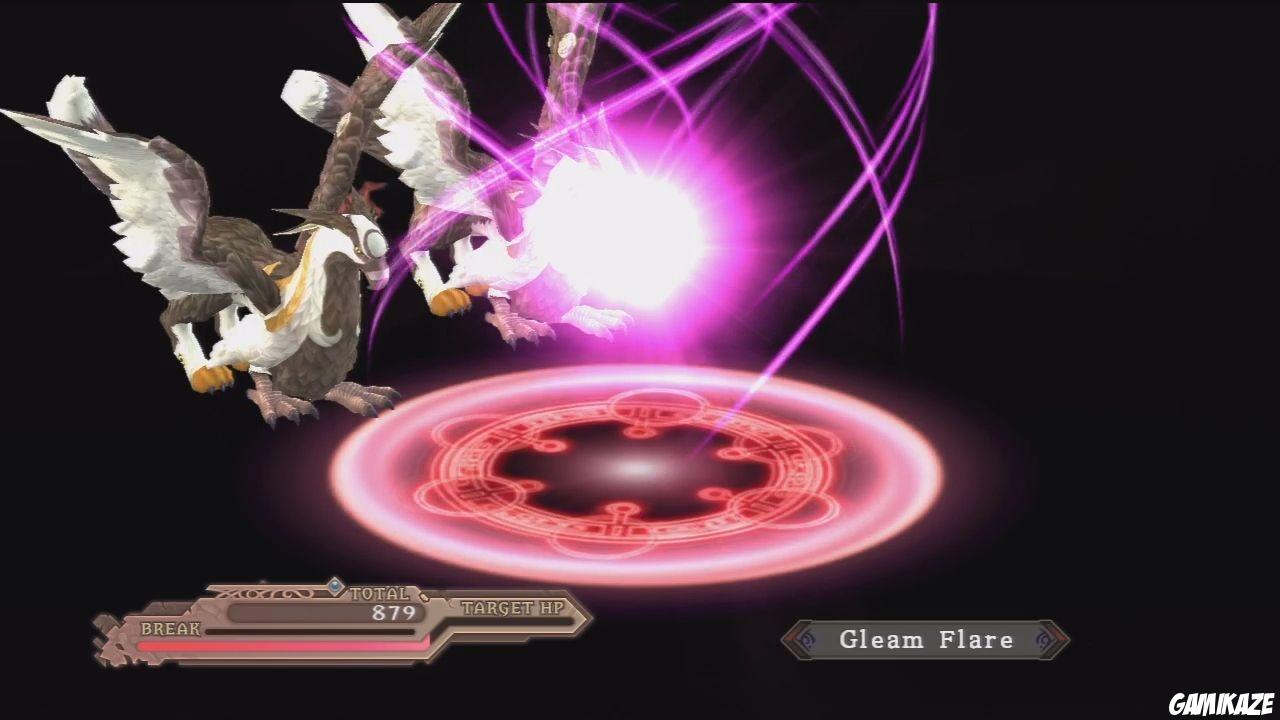Click the 879 total damage number
Viewport: 1280px width, 720px height.
click(x=393, y=611)
